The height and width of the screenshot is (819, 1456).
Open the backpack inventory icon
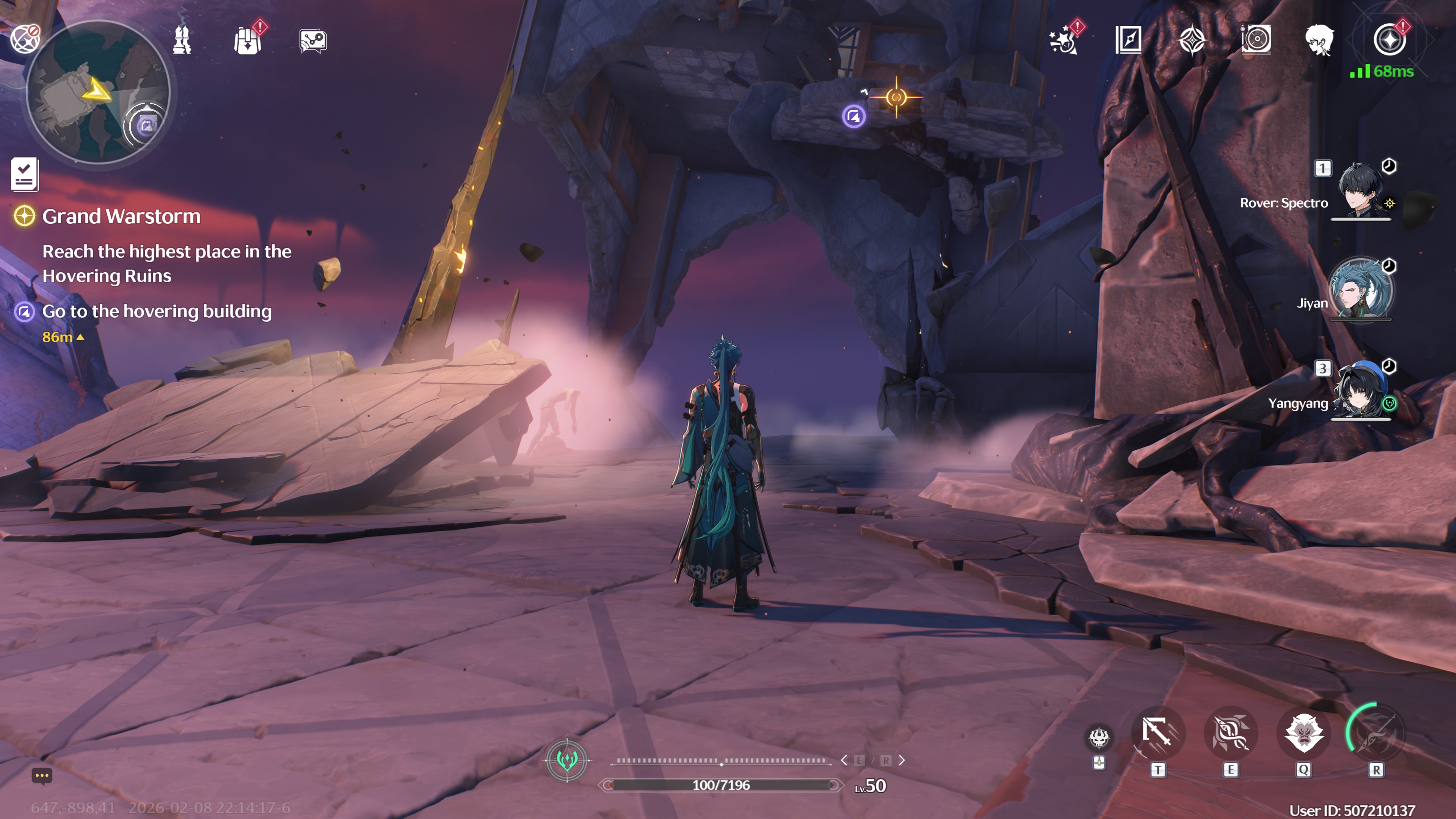pos(248,41)
